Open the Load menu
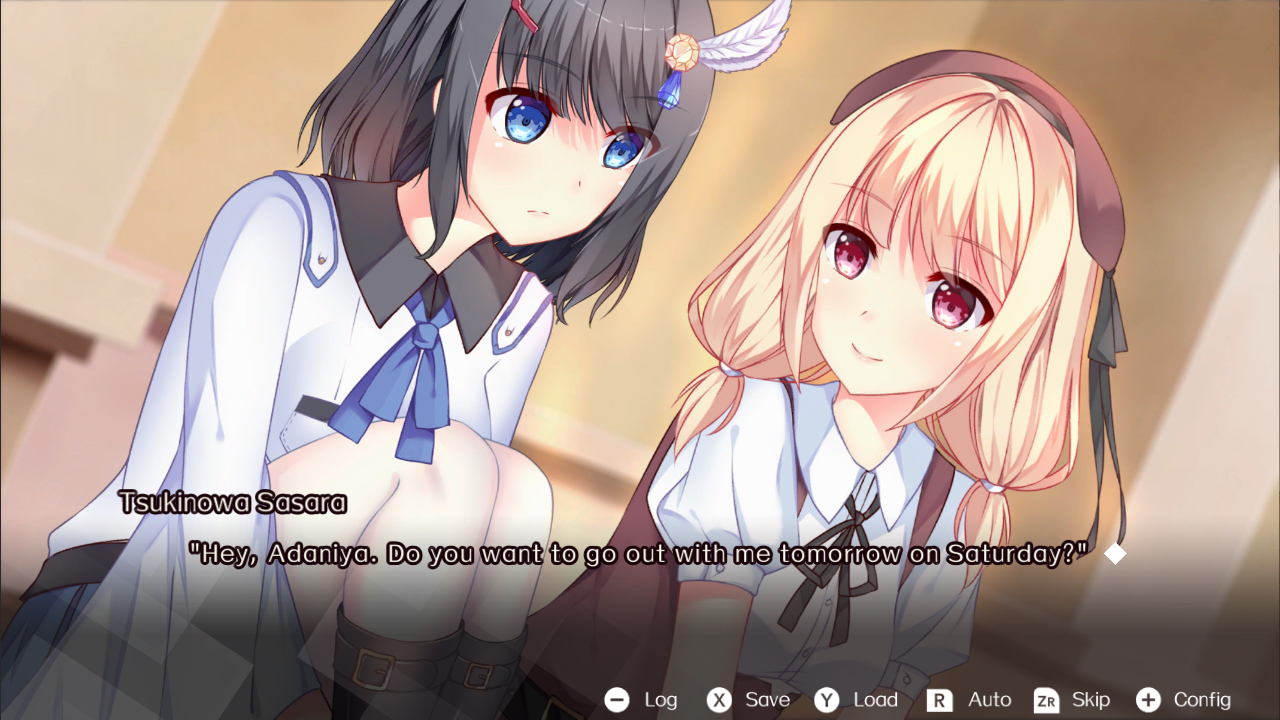The image size is (1280, 720). tap(875, 700)
